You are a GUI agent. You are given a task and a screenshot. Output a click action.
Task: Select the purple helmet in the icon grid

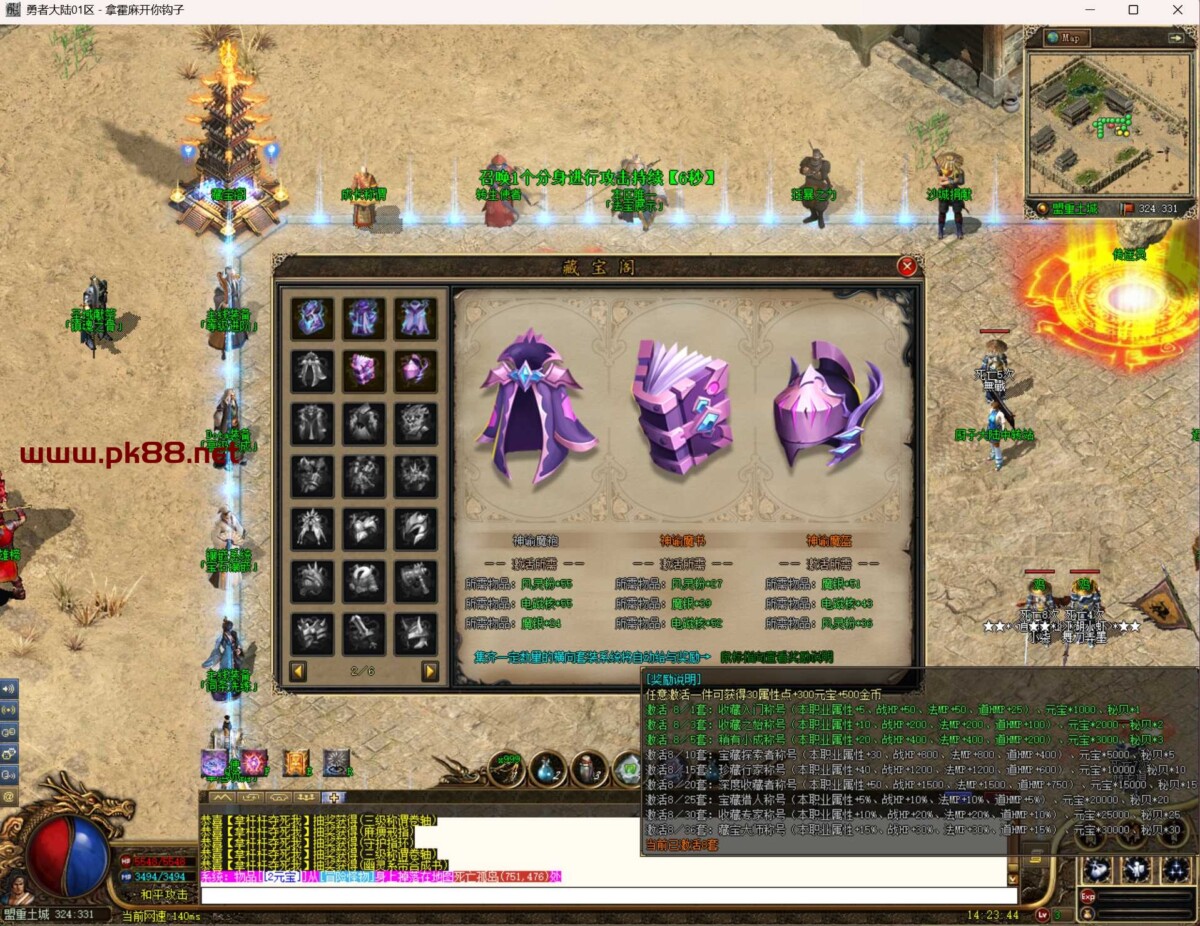[414, 371]
